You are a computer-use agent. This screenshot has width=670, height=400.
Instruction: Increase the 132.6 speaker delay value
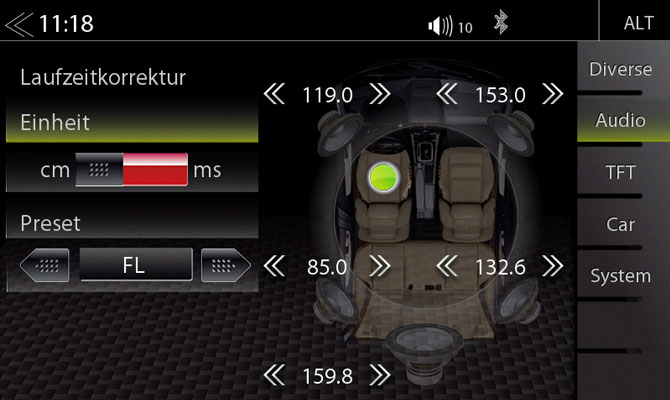coord(553,267)
